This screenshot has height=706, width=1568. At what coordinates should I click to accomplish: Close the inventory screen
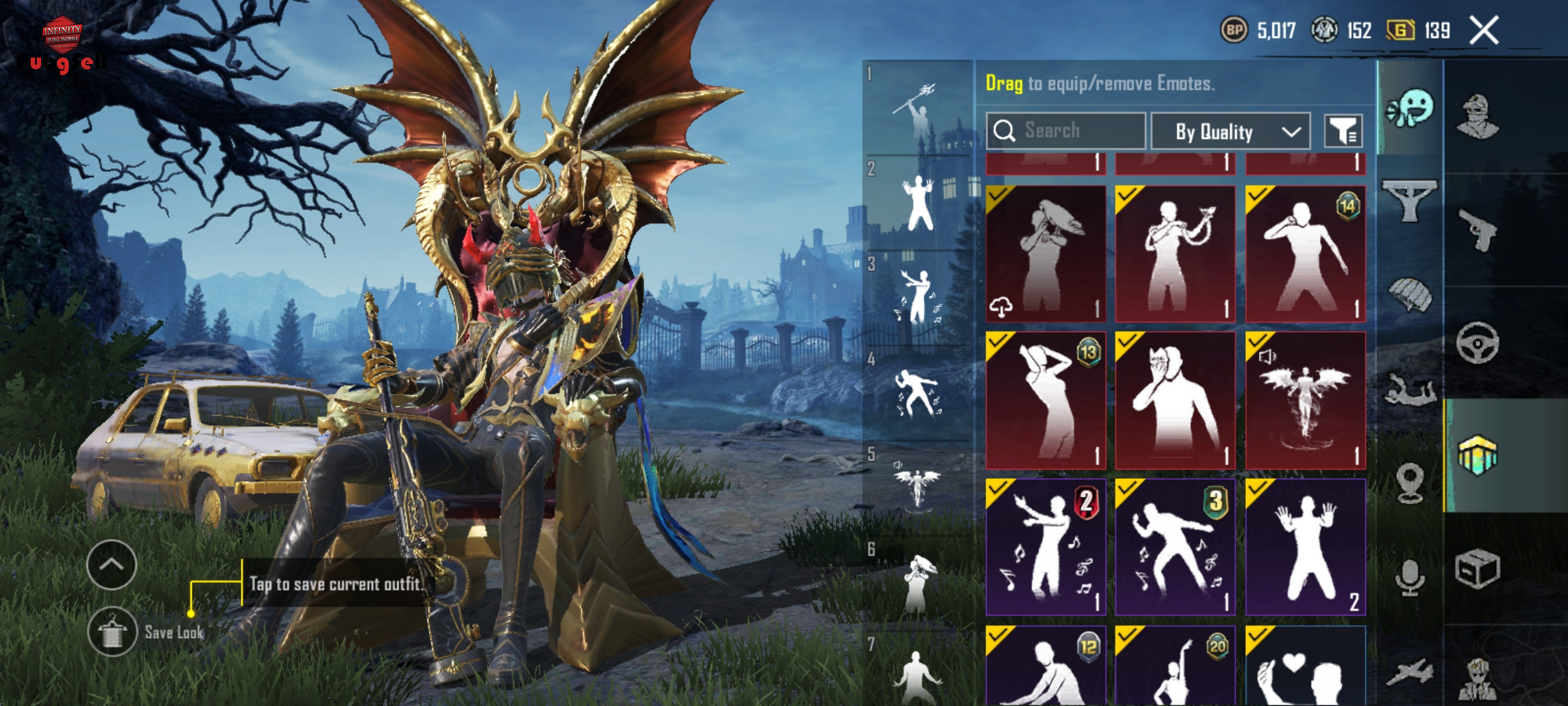tap(1484, 31)
